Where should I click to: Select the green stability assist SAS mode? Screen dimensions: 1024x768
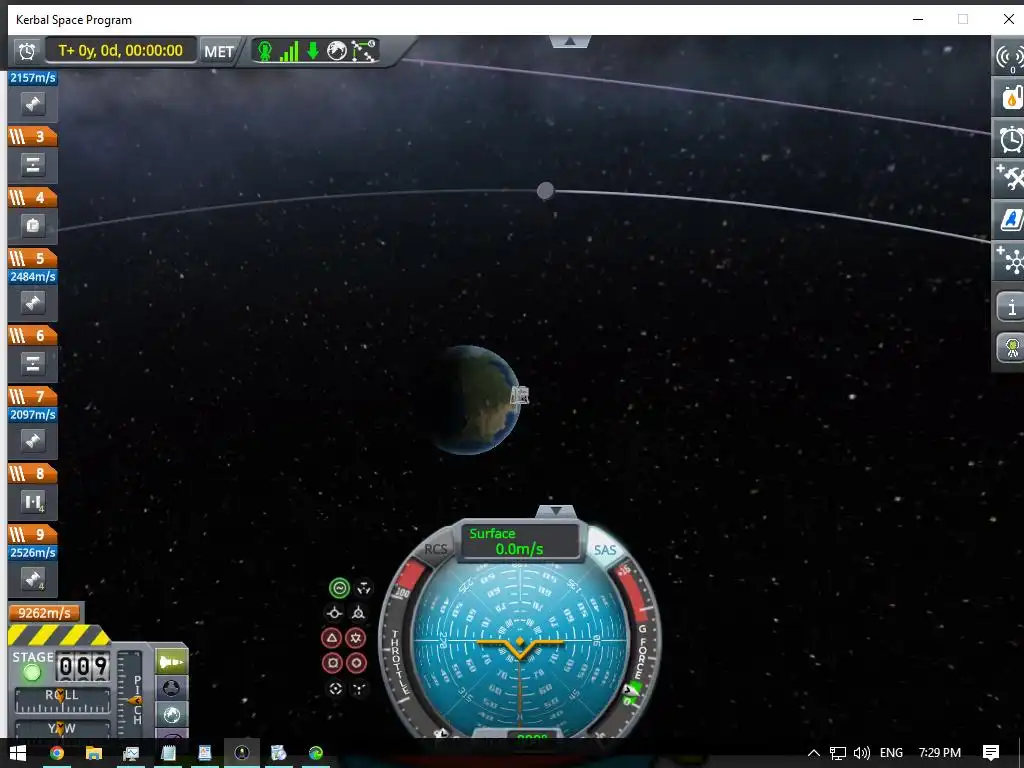click(339, 588)
